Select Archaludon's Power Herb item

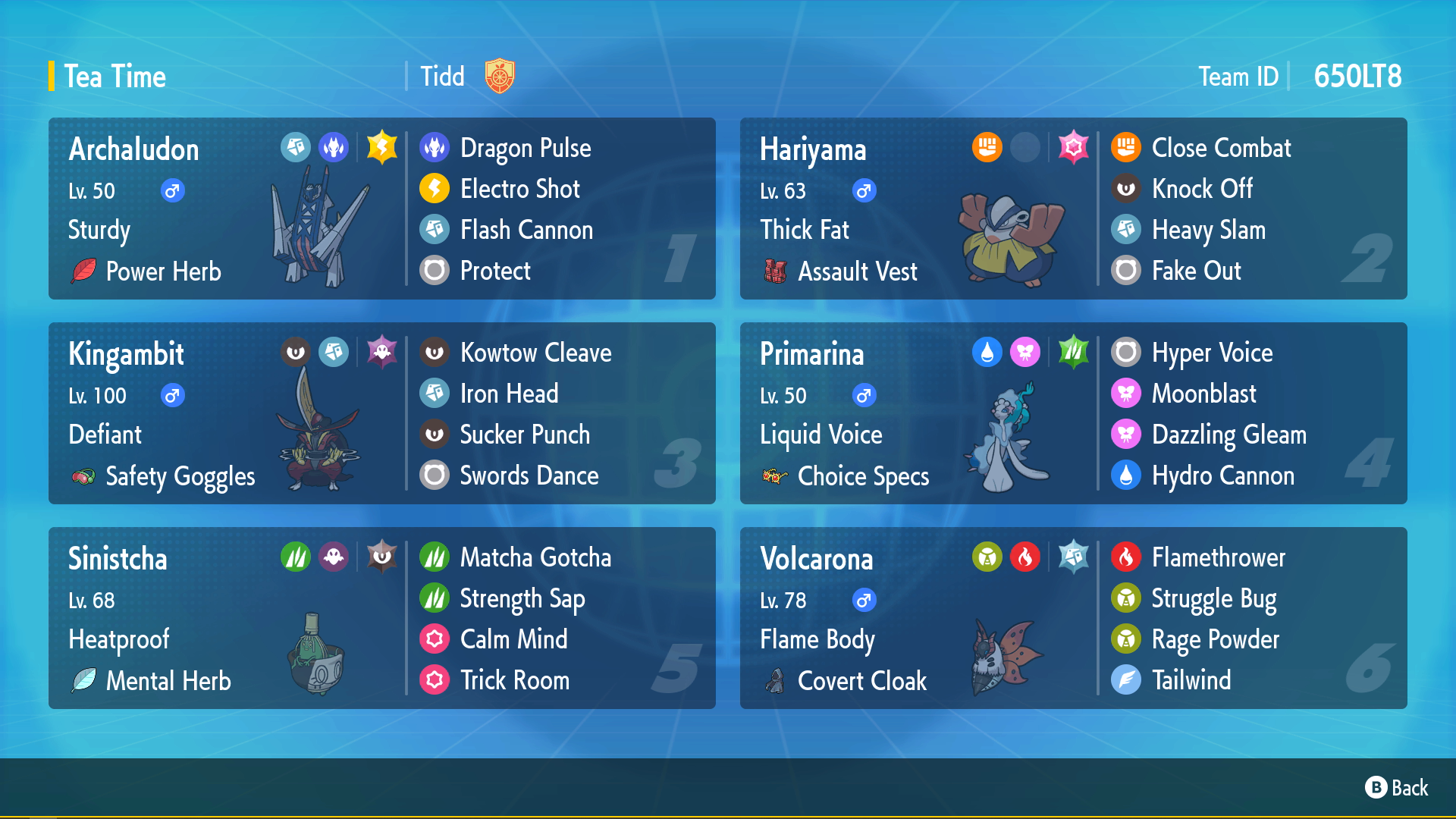pos(163,271)
